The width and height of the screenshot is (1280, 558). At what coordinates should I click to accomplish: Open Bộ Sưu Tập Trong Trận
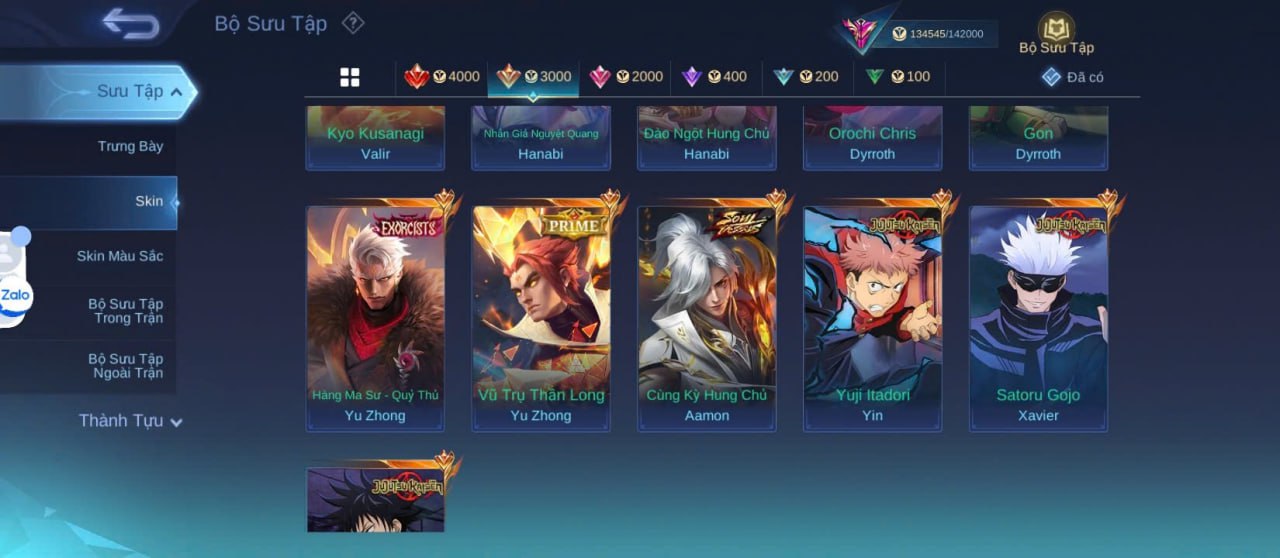(x=125, y=311)
